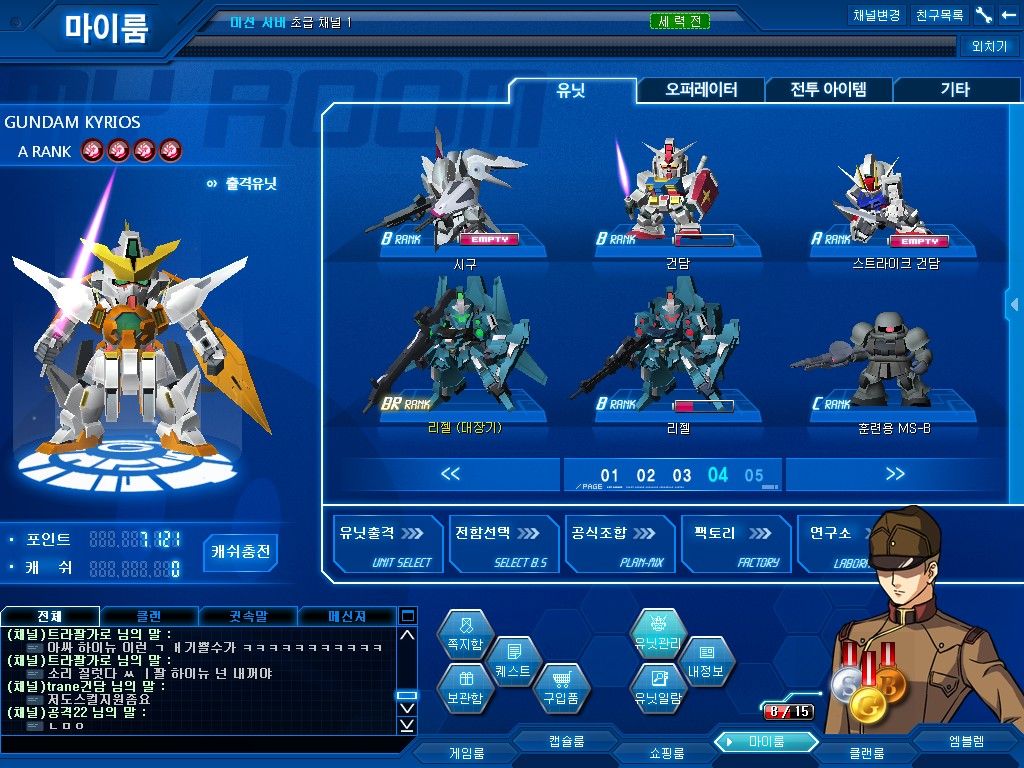Viewport: 1024px width, 768px height.
Task: Go to the previous unit page arrow
Action: pos(450,474)
